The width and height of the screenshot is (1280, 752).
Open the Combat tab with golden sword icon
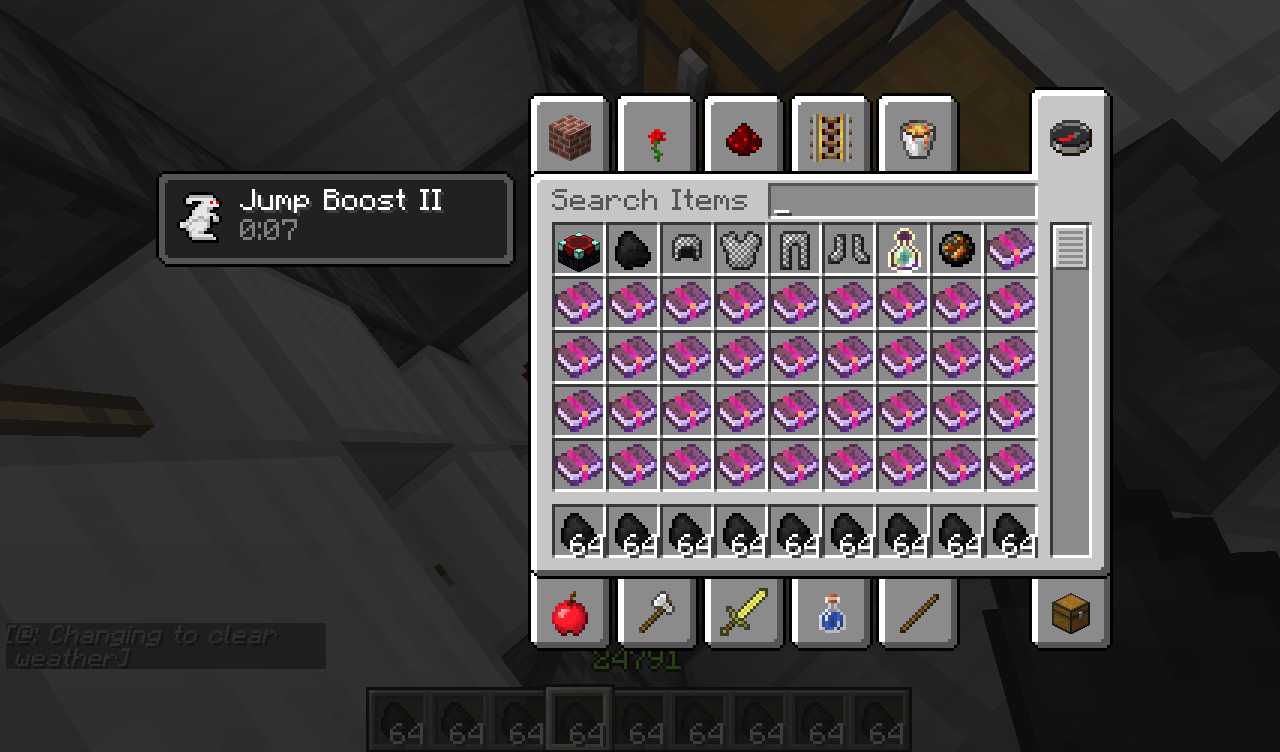point(742,614)
